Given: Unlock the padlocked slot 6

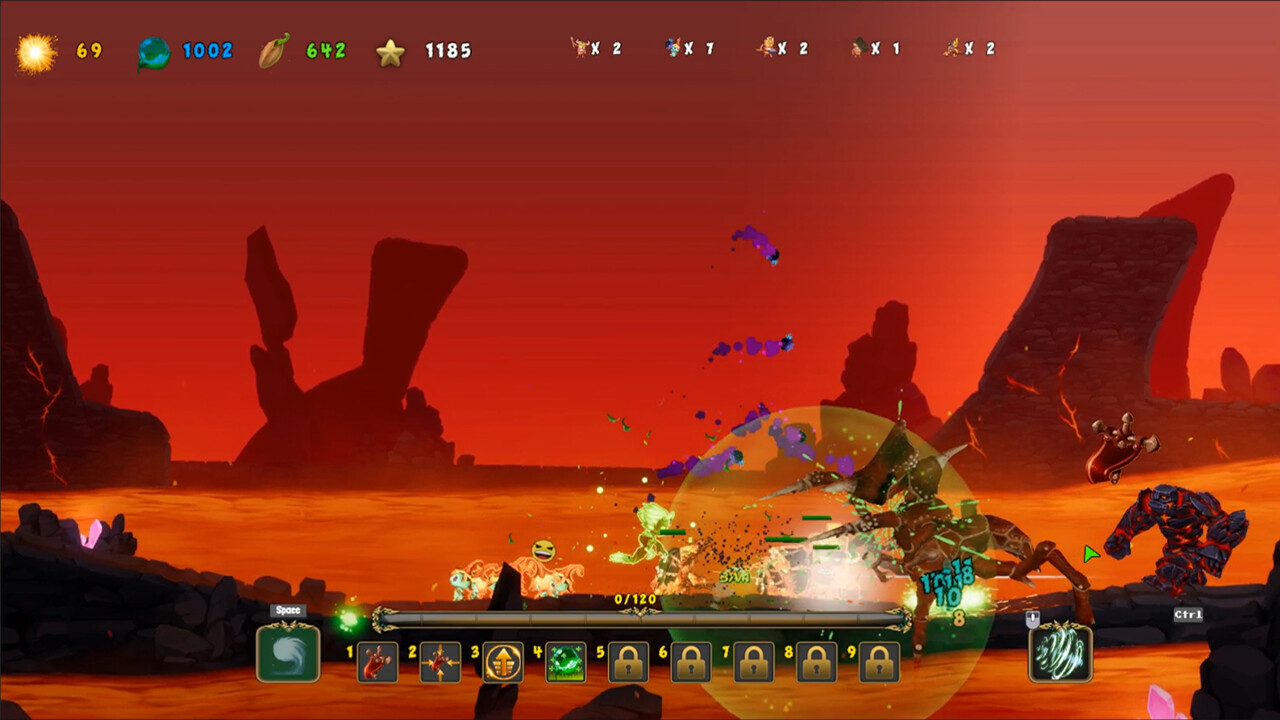Looking at the screenshot, I should coord(691,661).
